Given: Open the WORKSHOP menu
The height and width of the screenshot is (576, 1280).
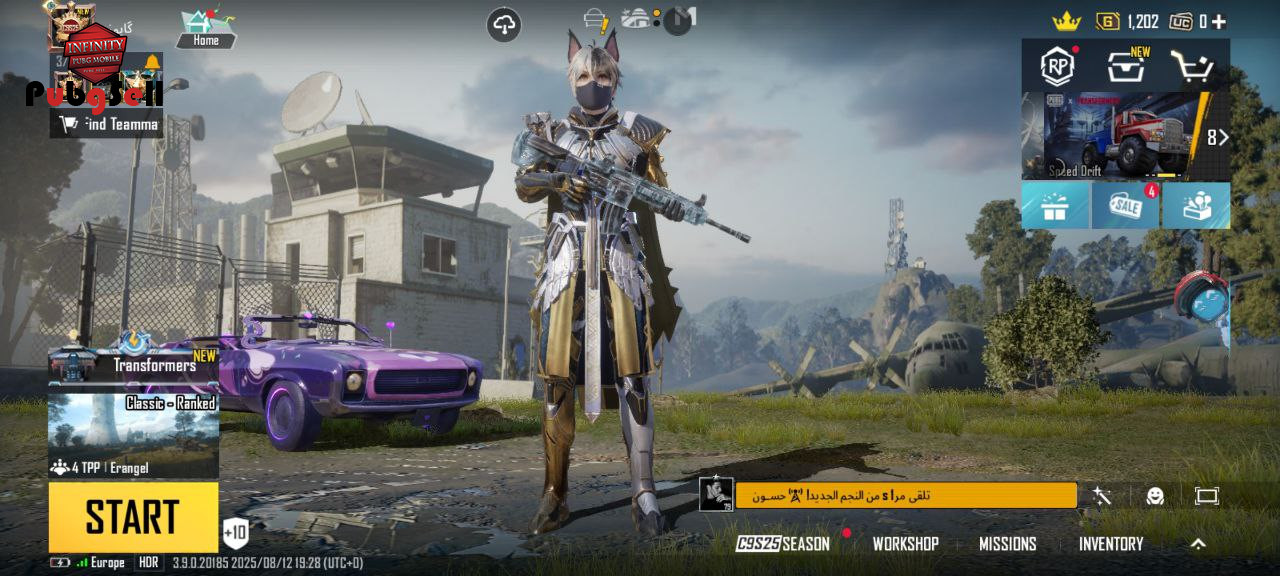Looking at the screenshot, I should tap(905, 544).
